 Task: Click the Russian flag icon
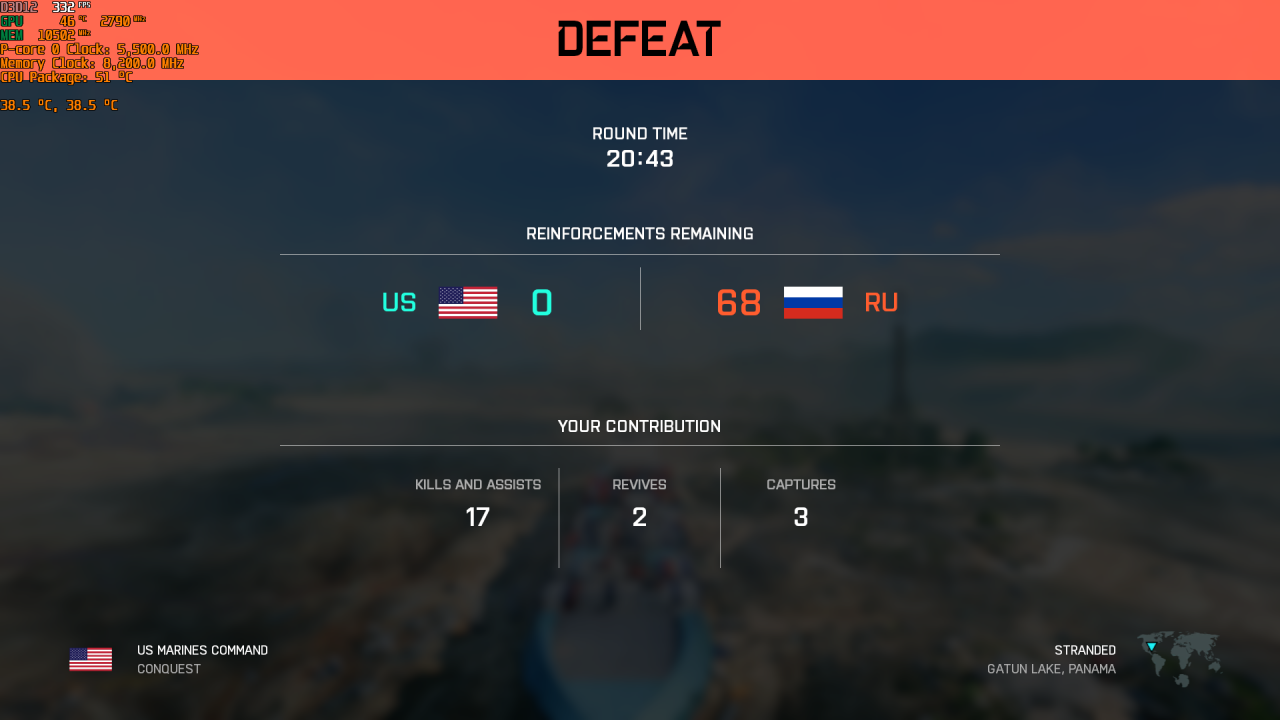pos(813,302)
